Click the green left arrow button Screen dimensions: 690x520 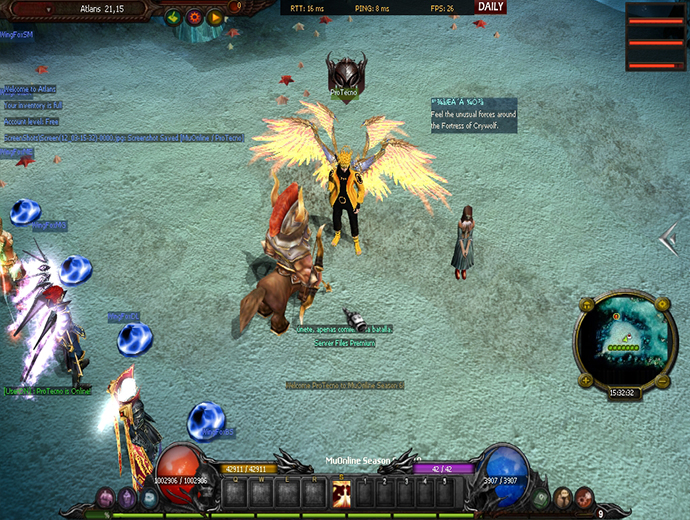point(173,17)
